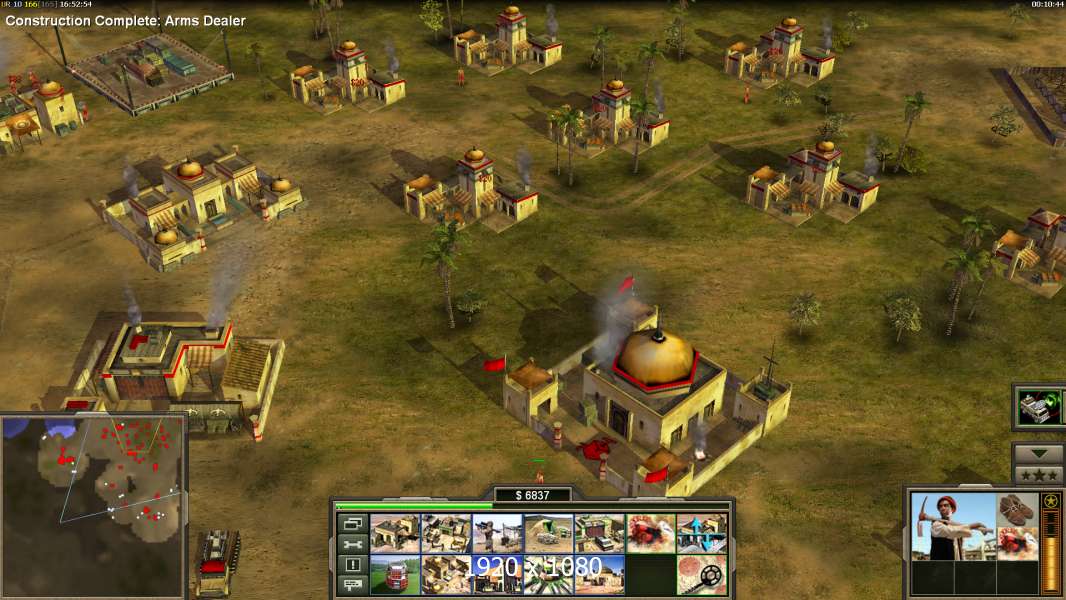Toggle the blue up-down arrows structure icon
The height and width of the screenshot is (600, 1066).
(x=701, y=533)
